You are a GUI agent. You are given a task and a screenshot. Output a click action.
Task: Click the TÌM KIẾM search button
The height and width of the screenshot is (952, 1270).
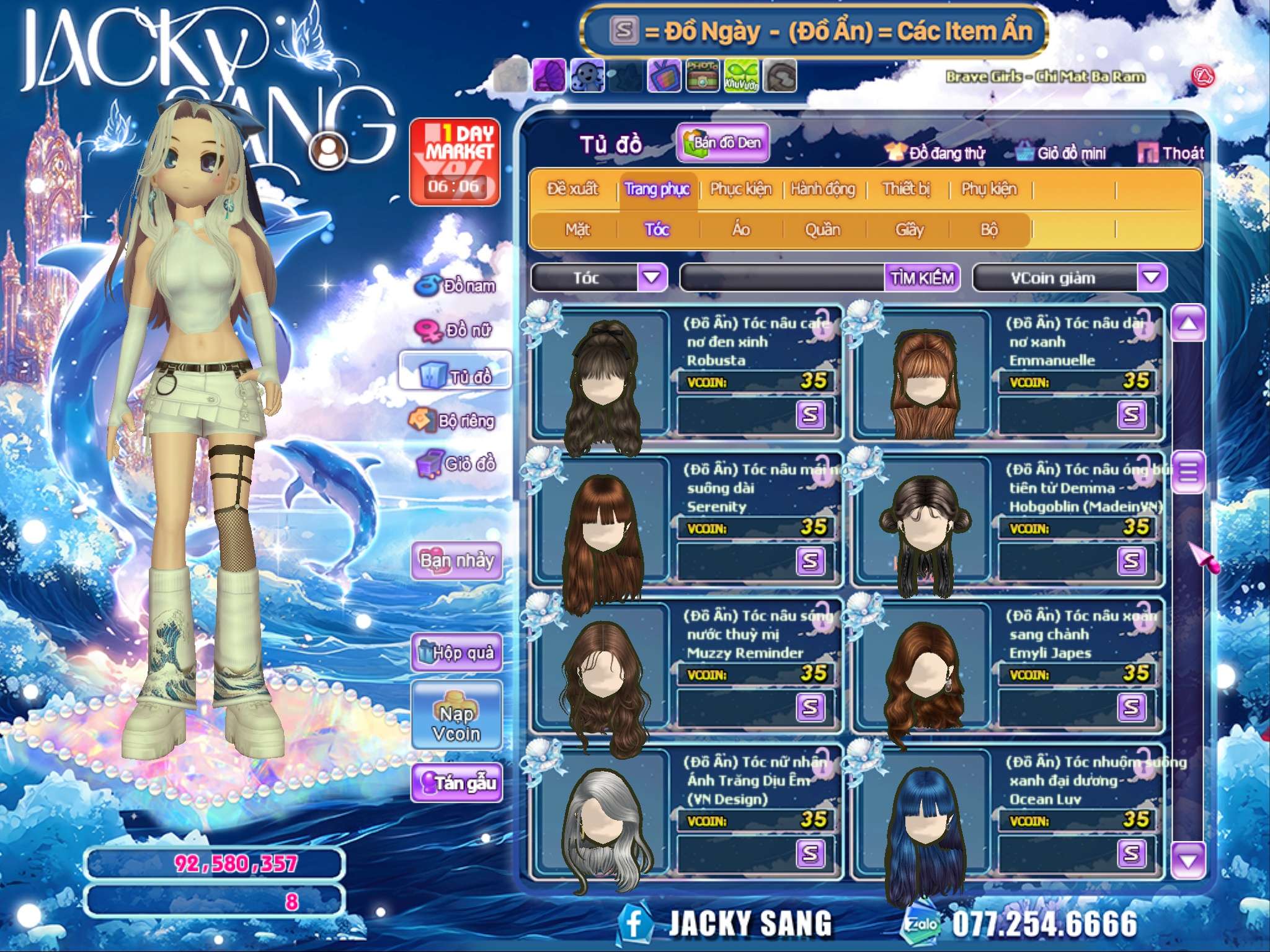(x=922, y=278)
